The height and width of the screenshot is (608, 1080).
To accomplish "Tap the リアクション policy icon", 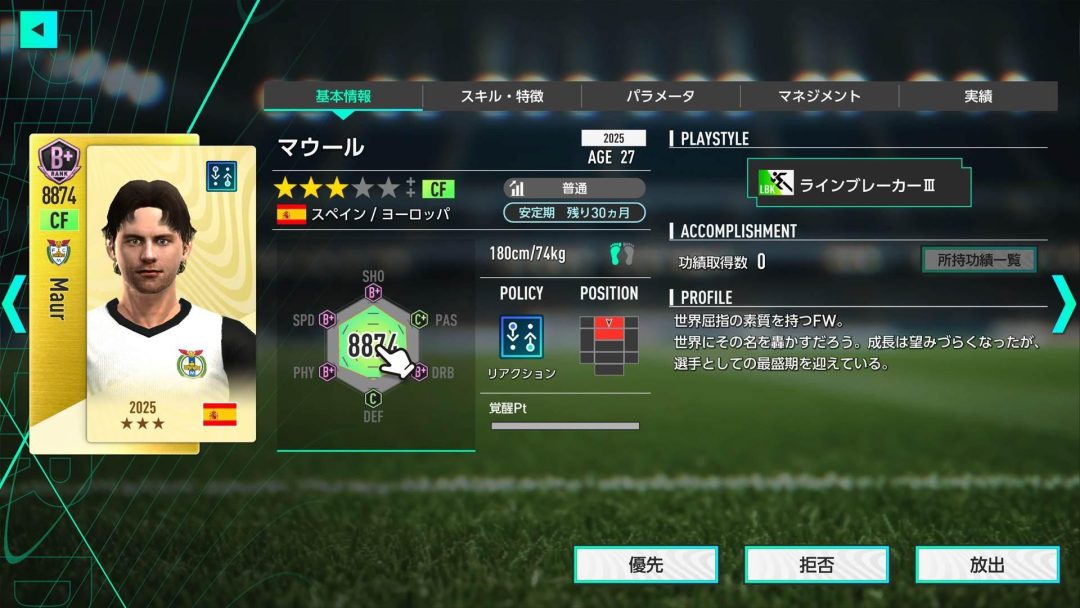I will click(x=521, y=337).
